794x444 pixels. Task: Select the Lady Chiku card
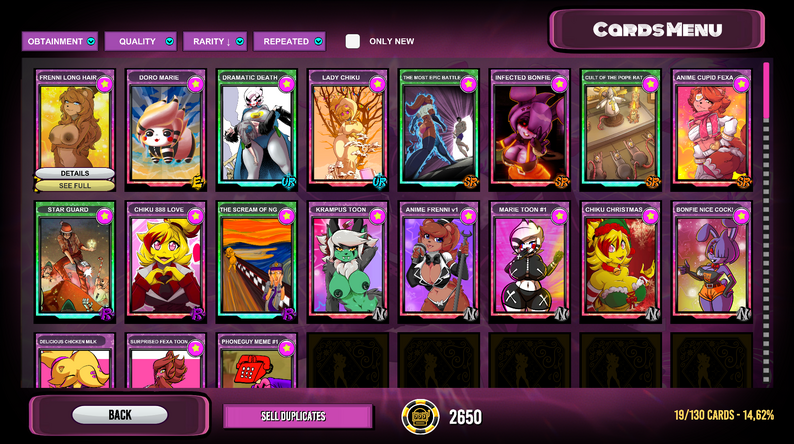(348, 130)
